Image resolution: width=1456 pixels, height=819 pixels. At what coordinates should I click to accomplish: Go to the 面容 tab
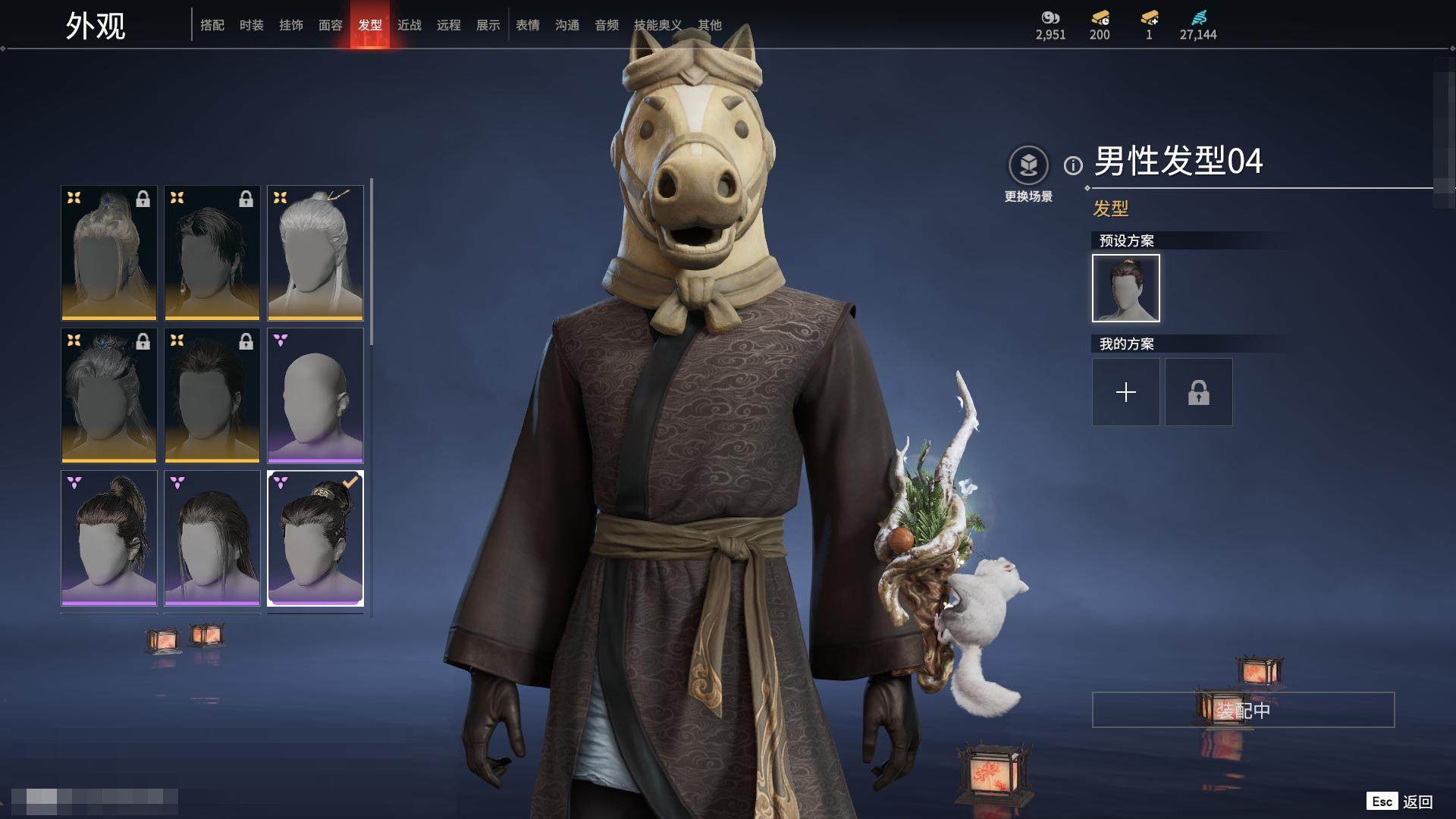331,25
